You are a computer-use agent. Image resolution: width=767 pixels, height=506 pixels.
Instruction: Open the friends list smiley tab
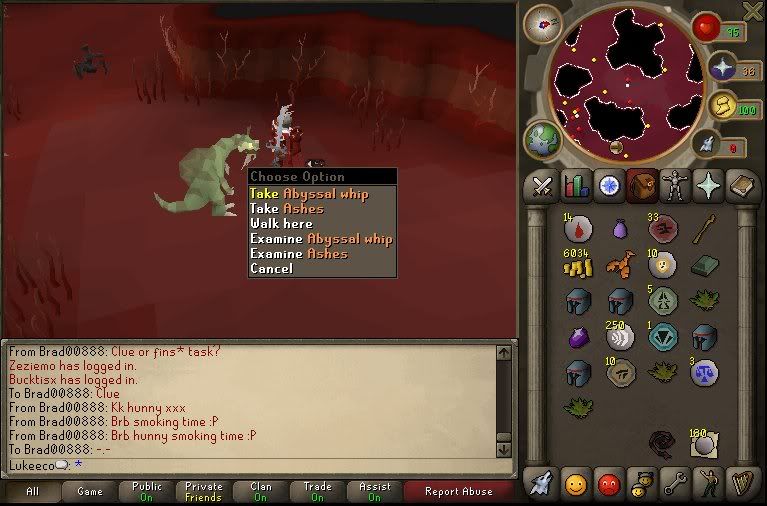(x=574, y=482)
